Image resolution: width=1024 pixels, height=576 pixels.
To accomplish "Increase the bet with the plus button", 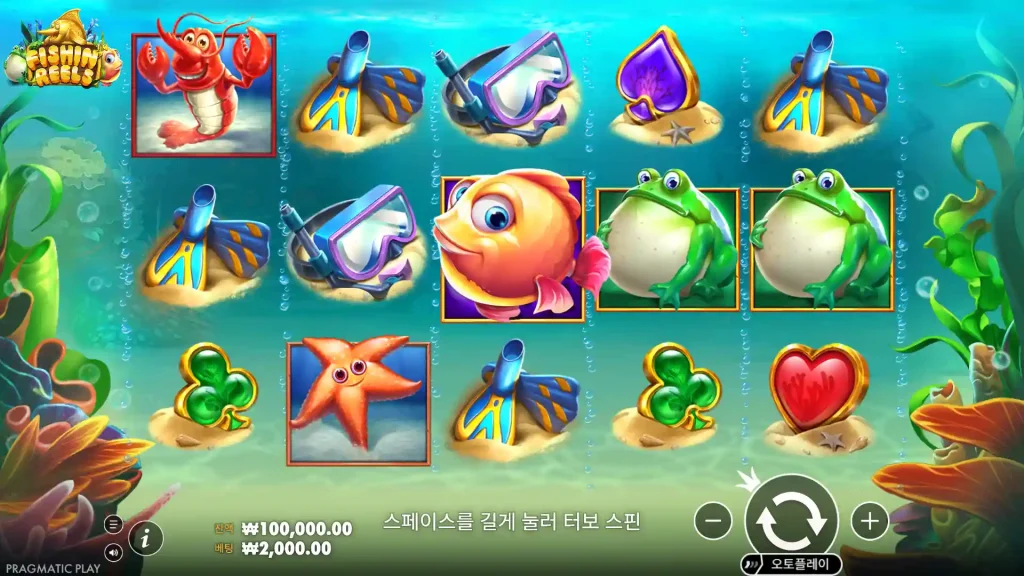I will [x=869, y=520].
